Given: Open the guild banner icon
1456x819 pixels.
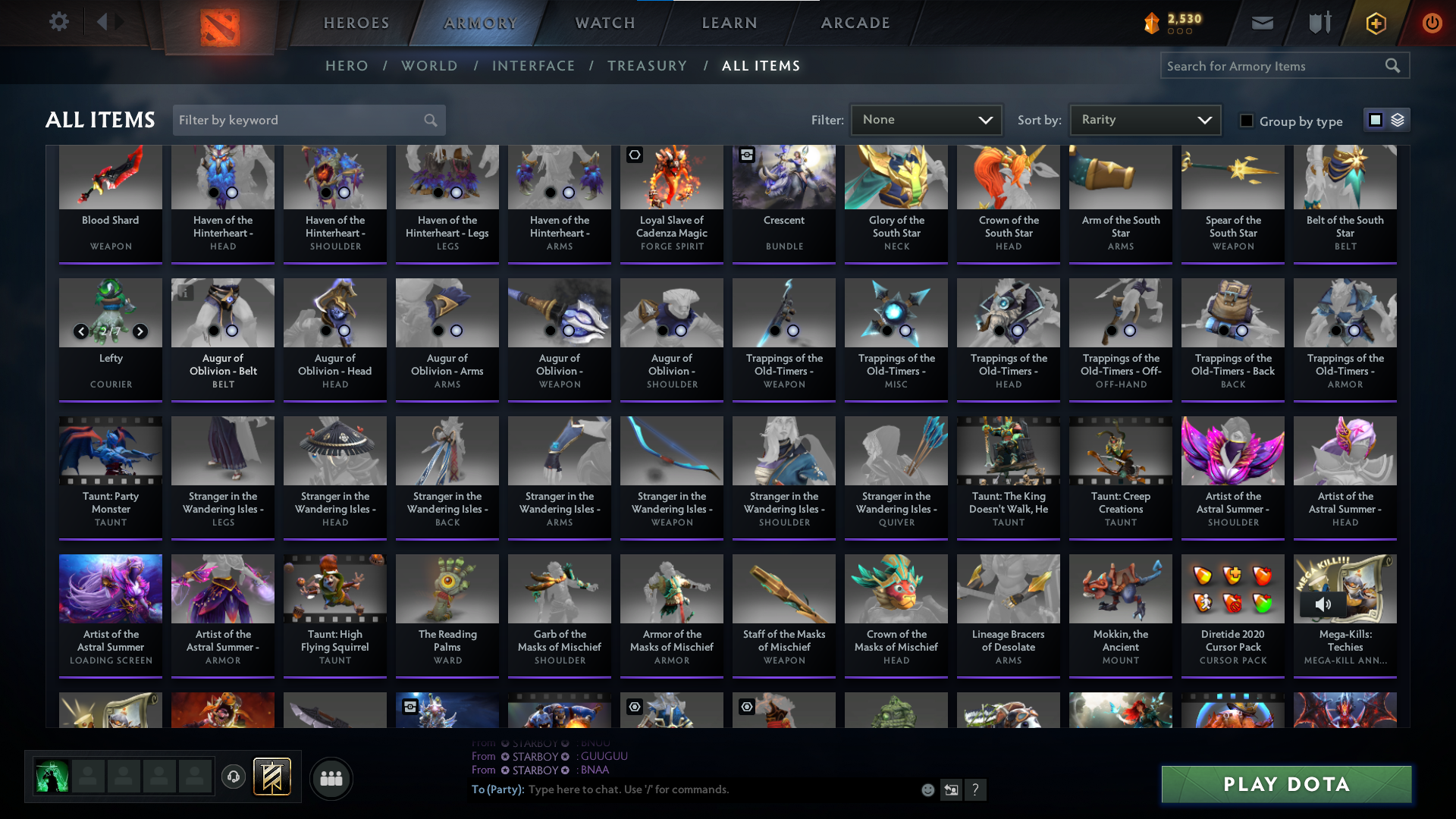Looking at the screenshot, I should click(271, 777).
